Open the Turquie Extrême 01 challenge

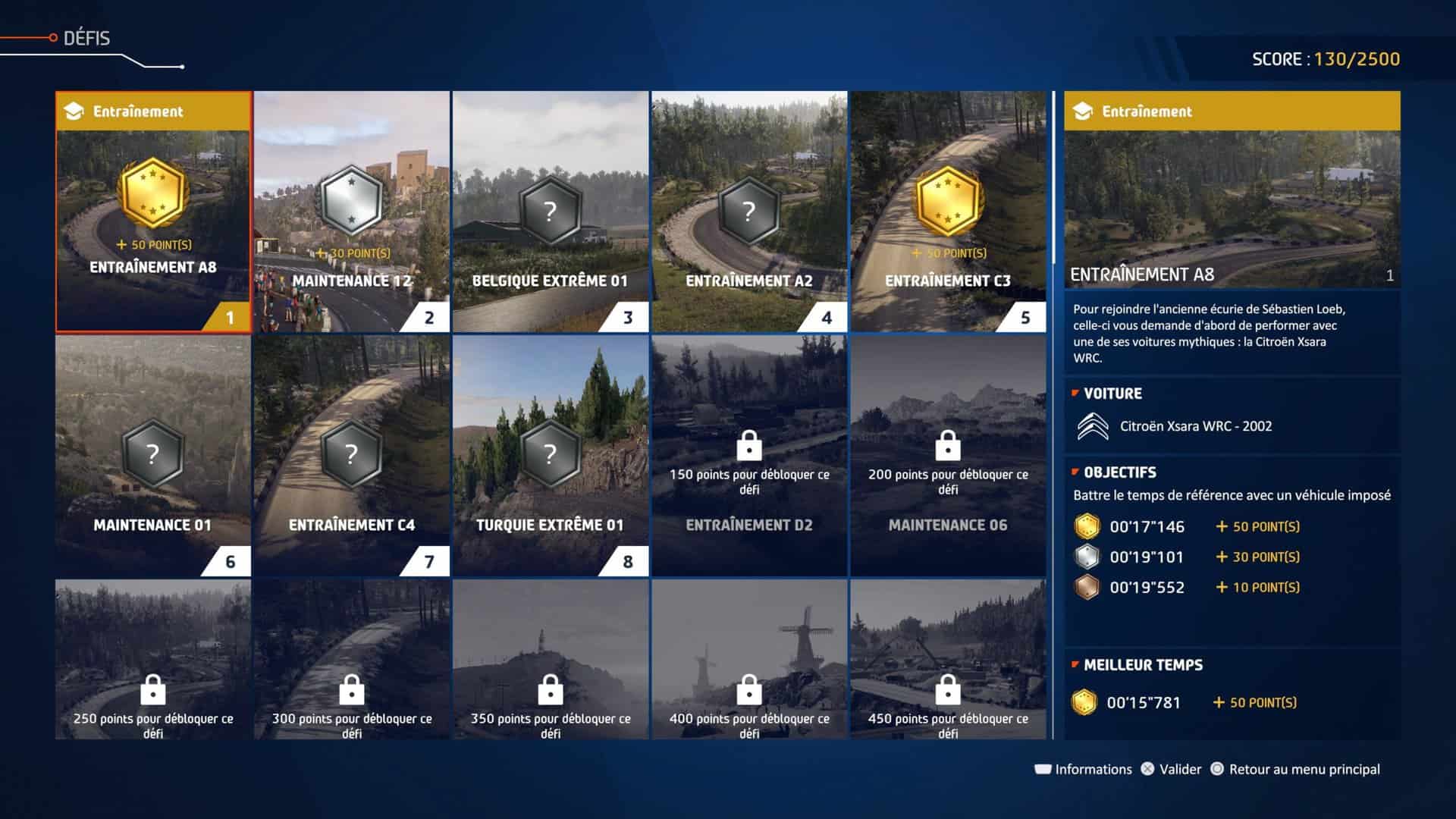[551, 457]
